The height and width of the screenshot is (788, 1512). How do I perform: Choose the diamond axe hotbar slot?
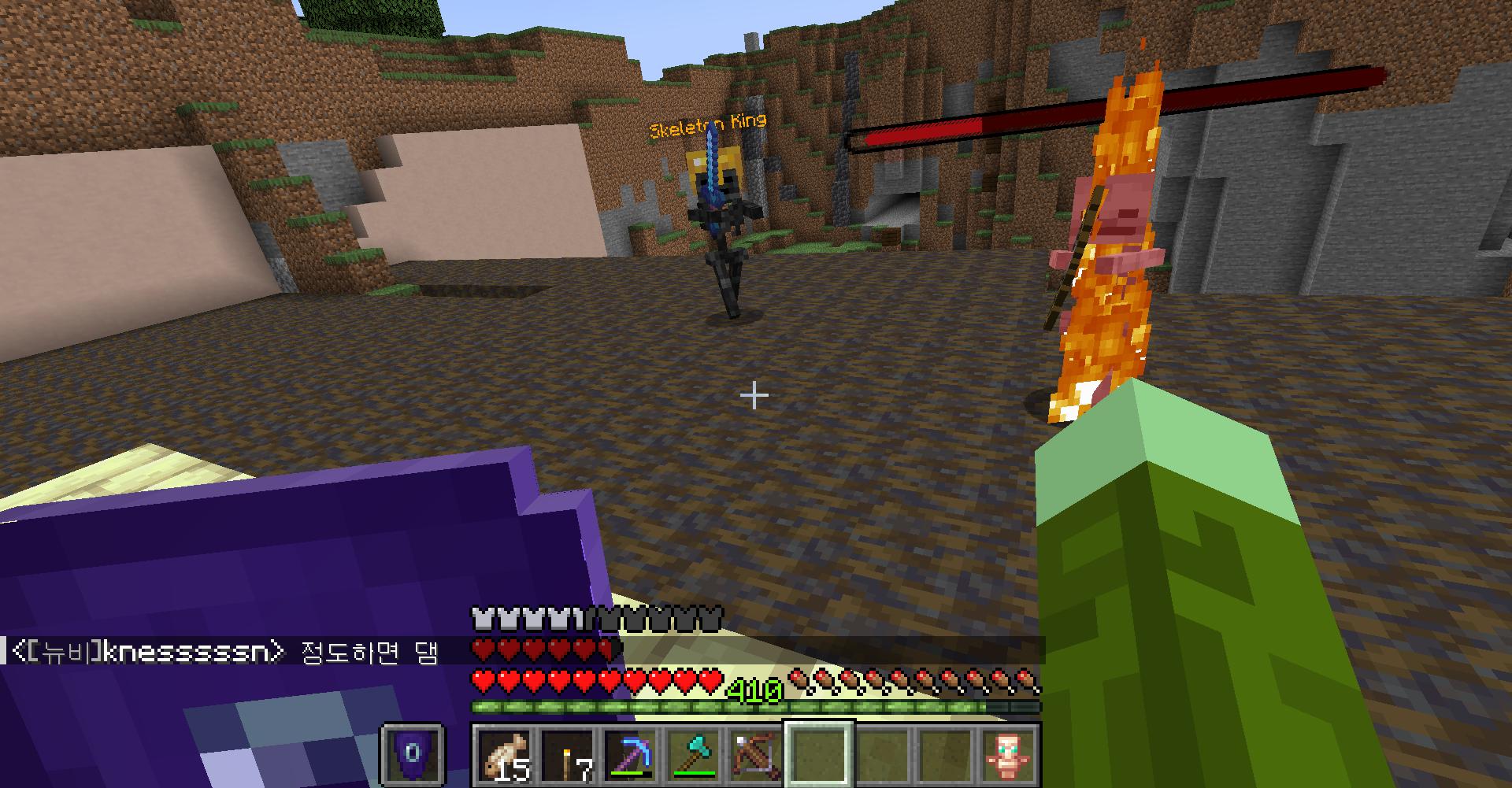(x=694, y=755)
